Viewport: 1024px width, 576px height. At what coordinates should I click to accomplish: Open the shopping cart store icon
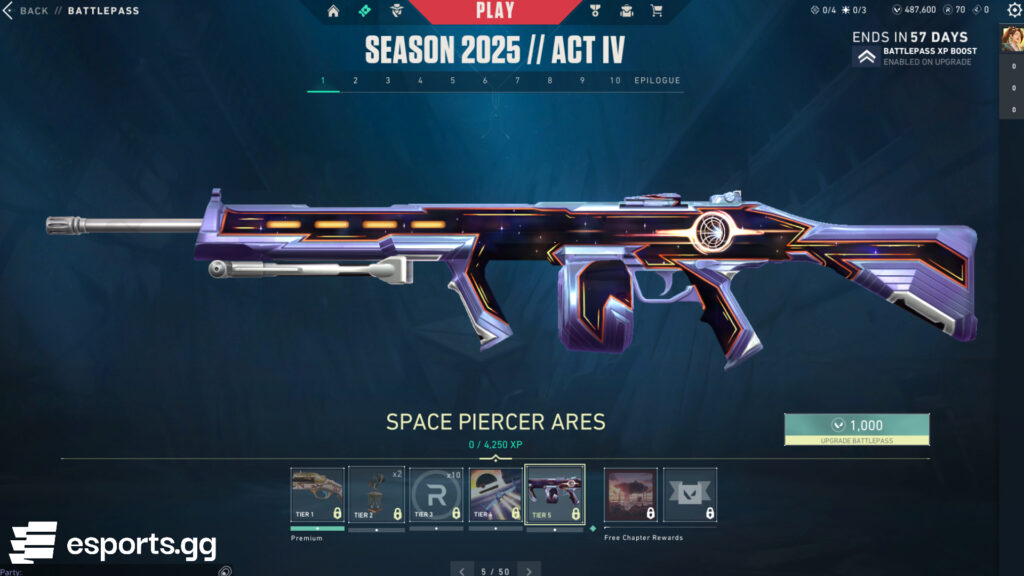click(x=656, y=12)
